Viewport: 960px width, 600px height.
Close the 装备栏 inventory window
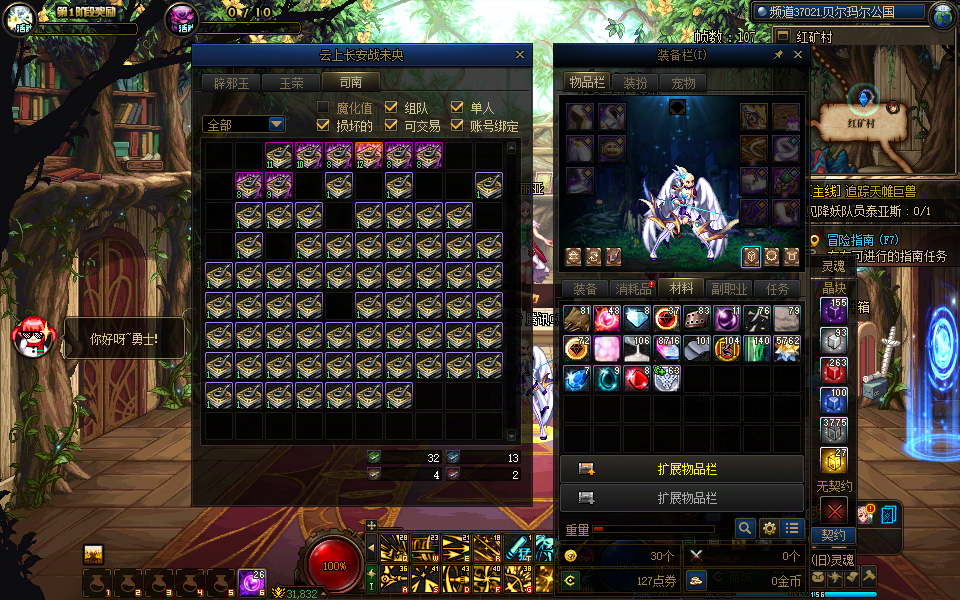point(798,56)
